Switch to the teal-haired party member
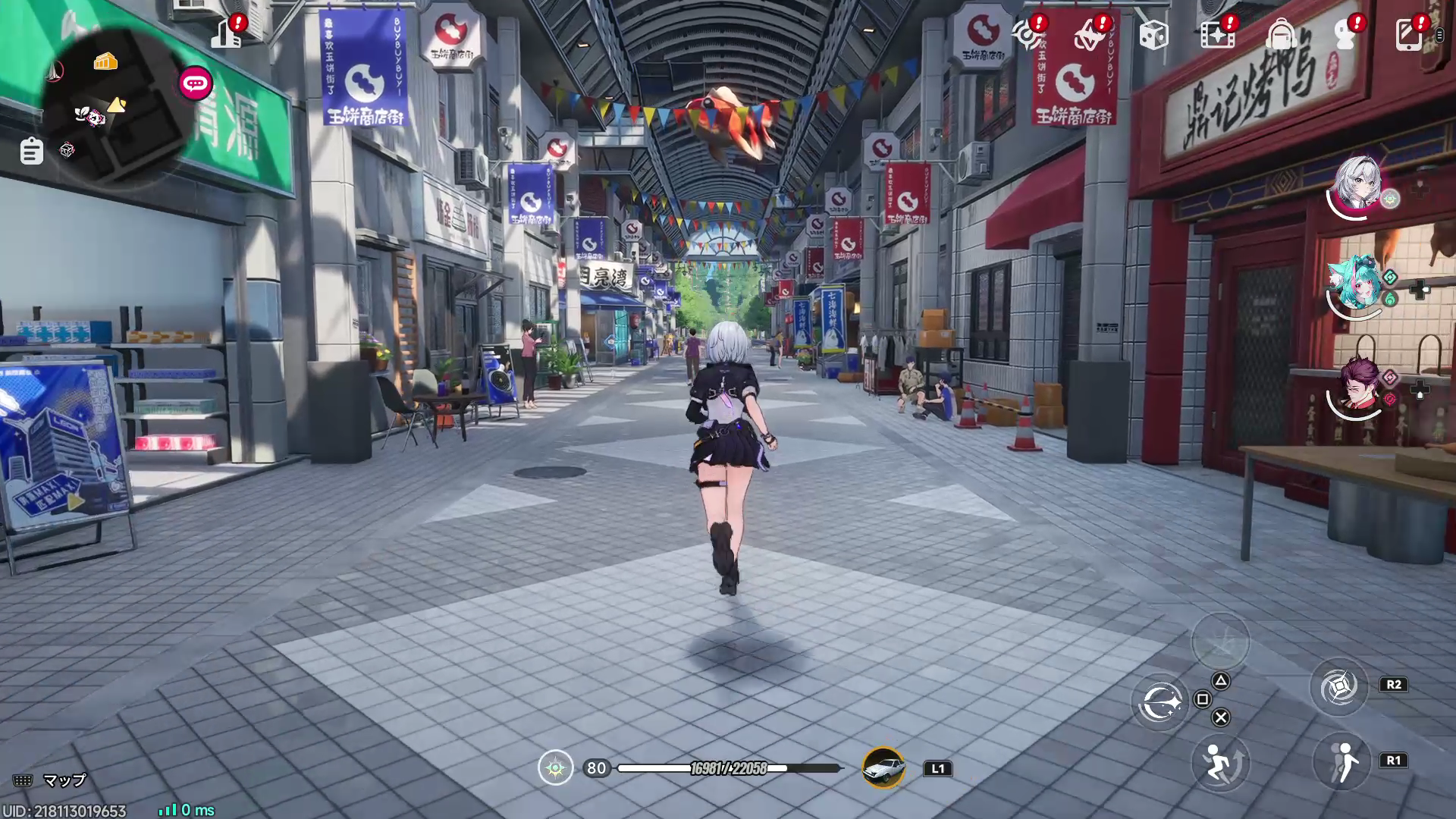Viewport: 1456px width, 819px height. [1357, 283]
